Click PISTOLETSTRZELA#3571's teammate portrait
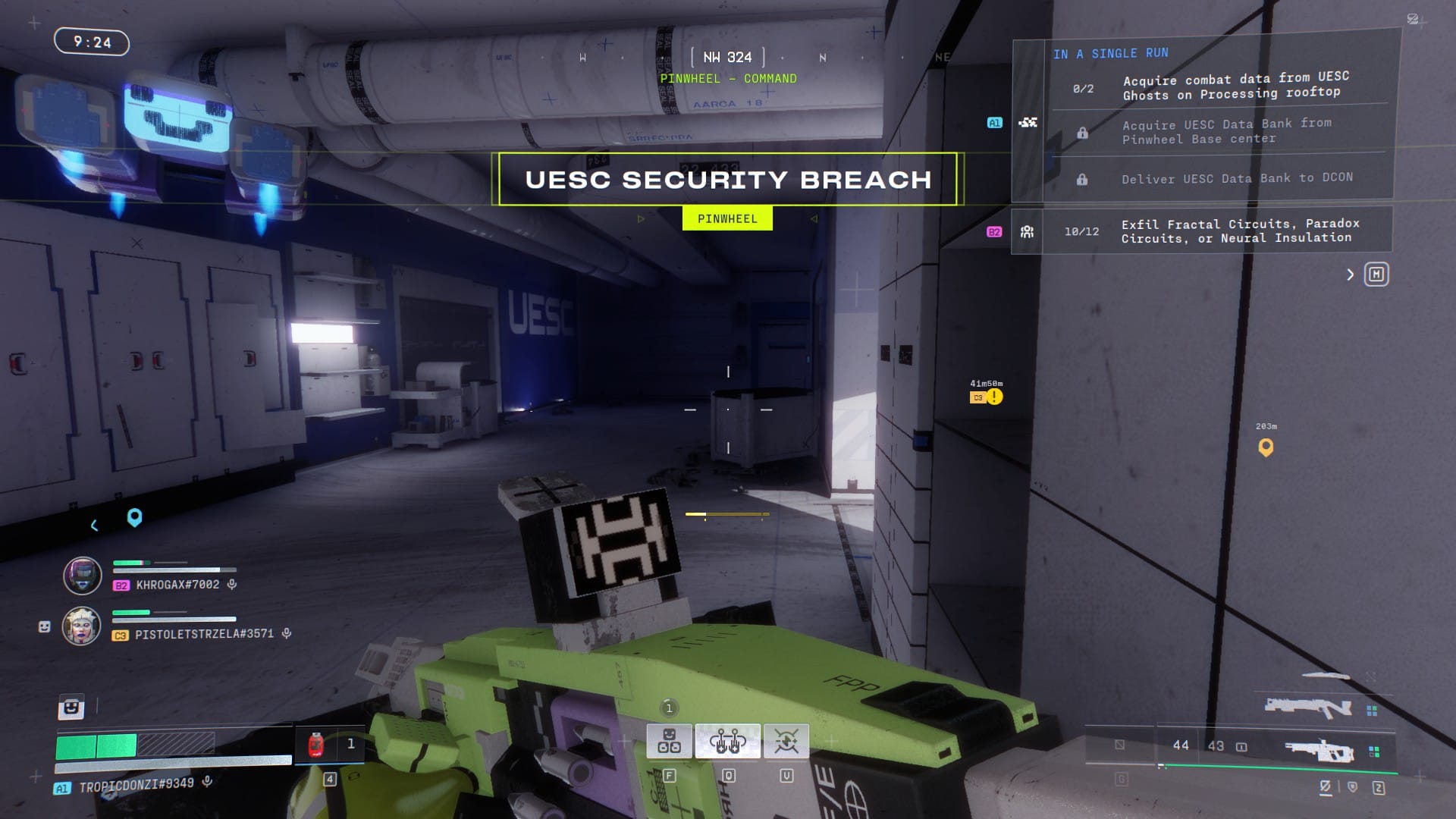This screenshot has height=819, width=1456. tap(82, 626)
